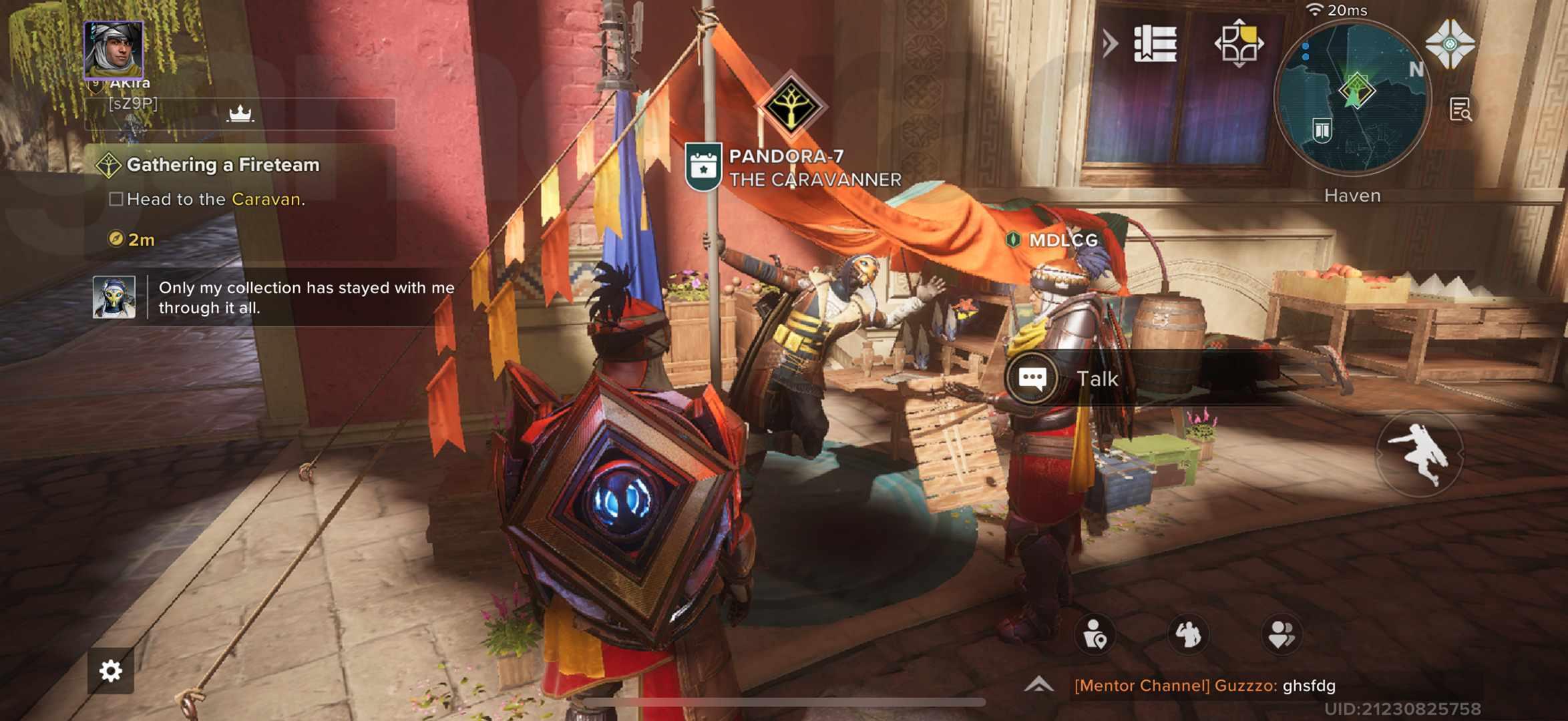
Task: Open the Ghost shell icon menu
Action: (x=1450, y=44)
